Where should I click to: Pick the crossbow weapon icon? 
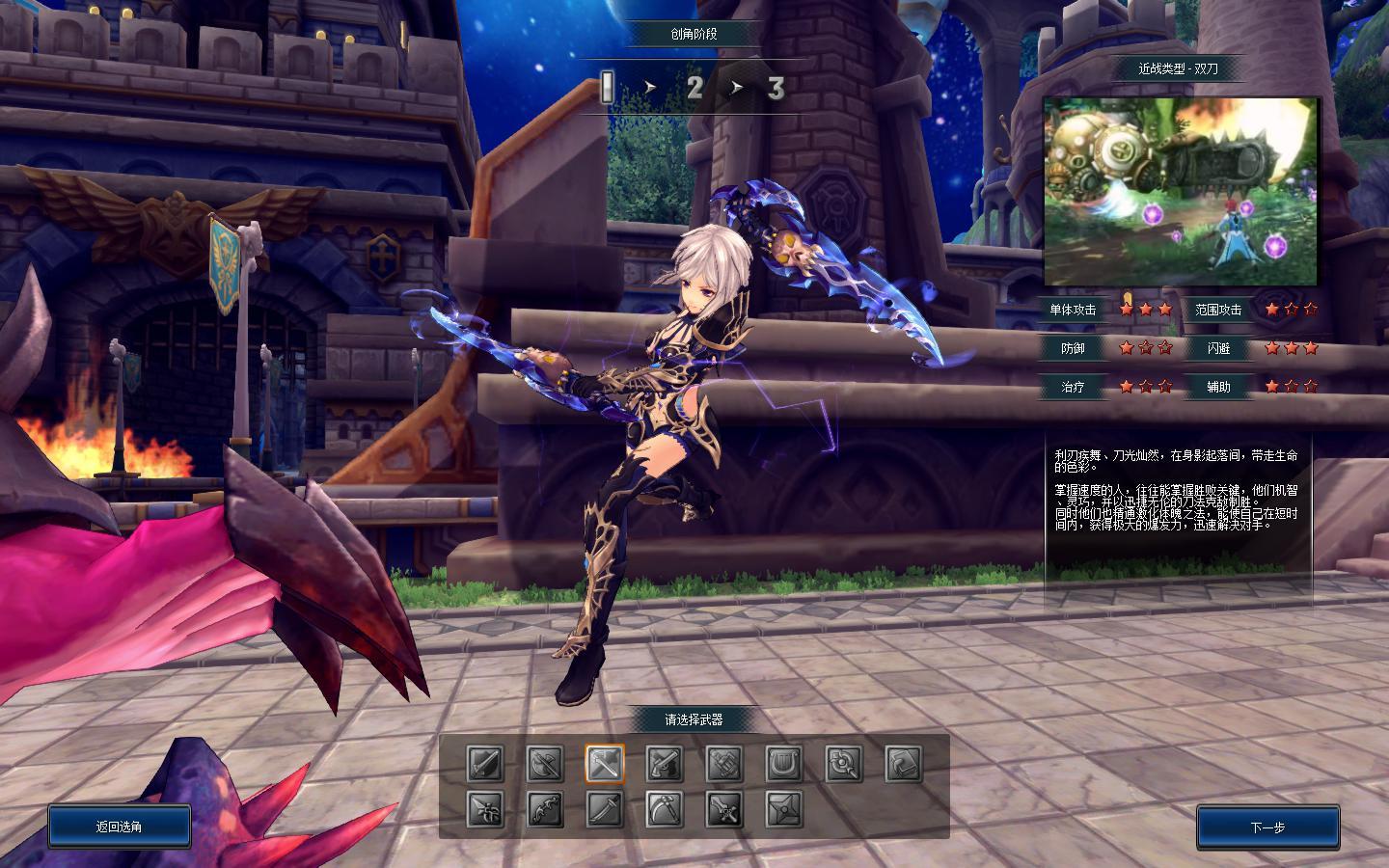[485, 809]
